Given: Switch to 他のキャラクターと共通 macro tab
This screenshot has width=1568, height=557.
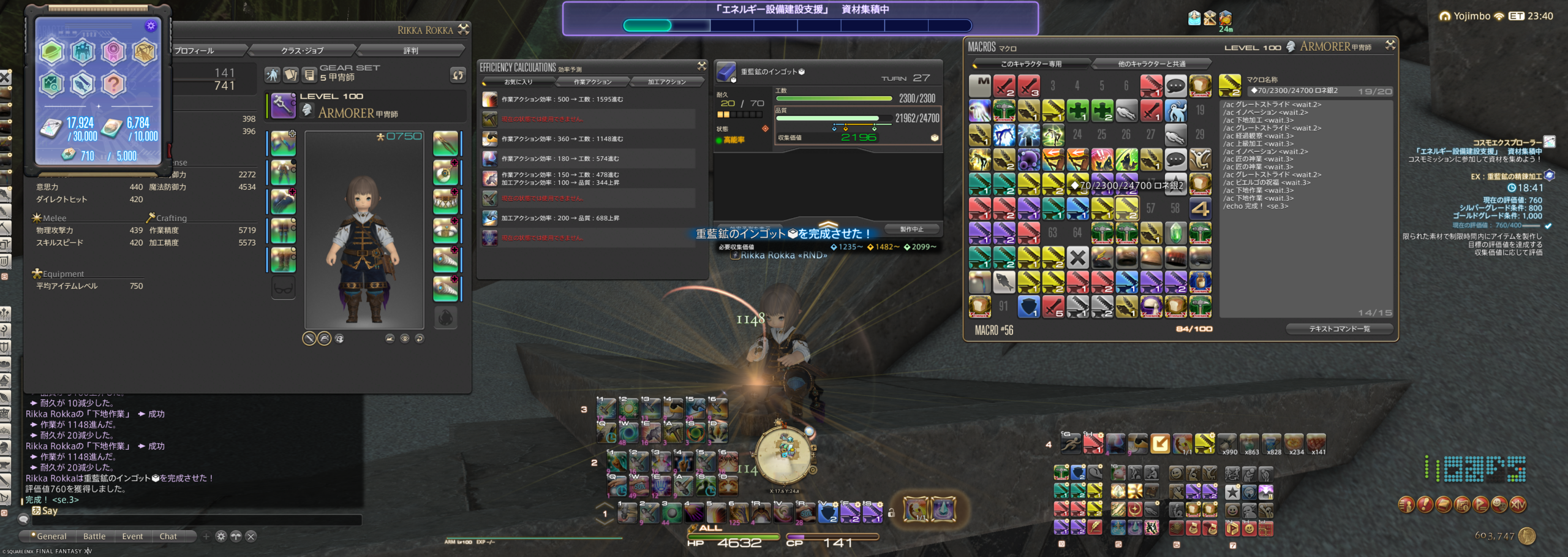Looking at the screenshot, I should (x=1151, y=64).
